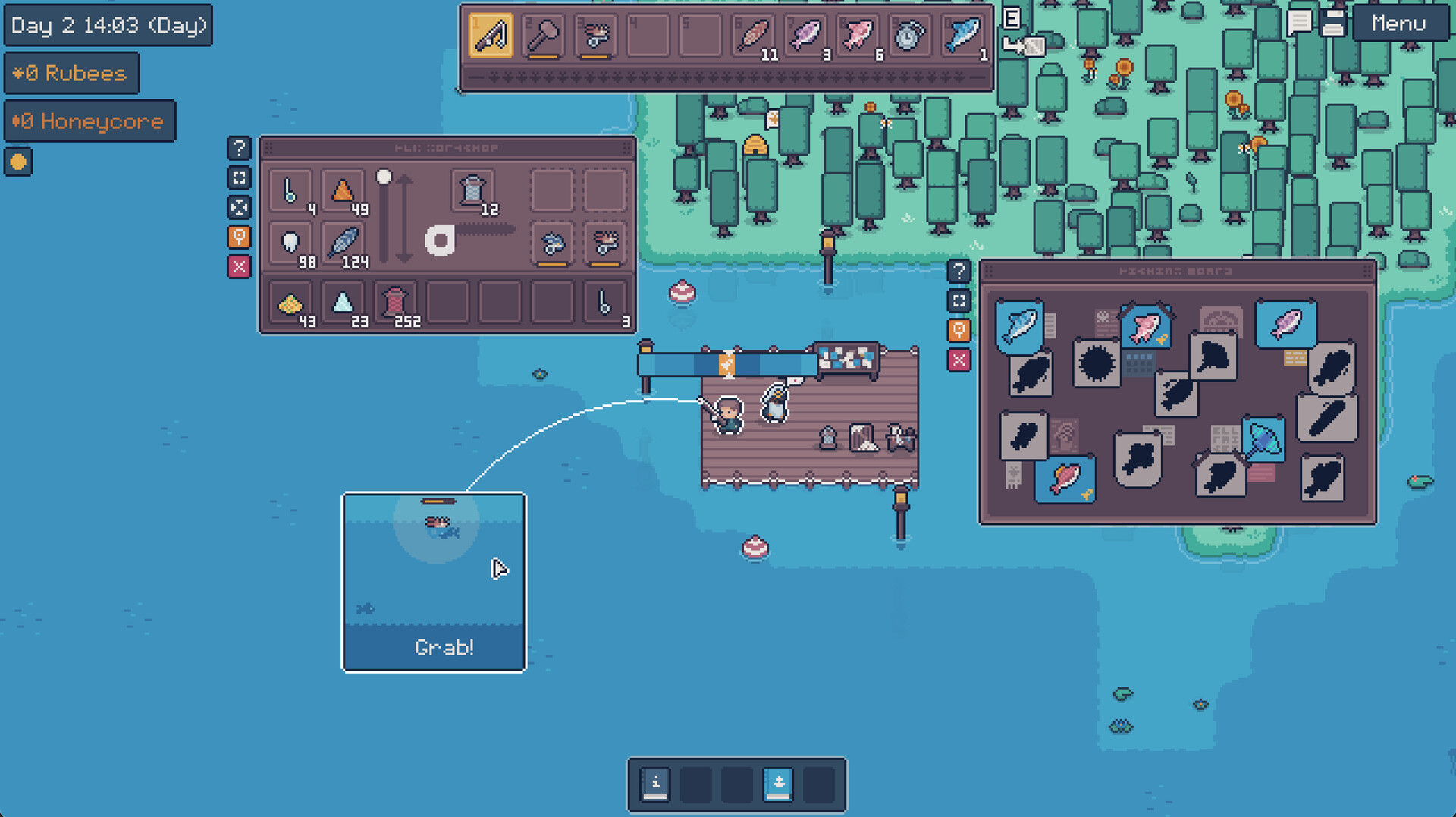Click the caught pink fish thumbnail on fishing board

tap(1146, 328)
